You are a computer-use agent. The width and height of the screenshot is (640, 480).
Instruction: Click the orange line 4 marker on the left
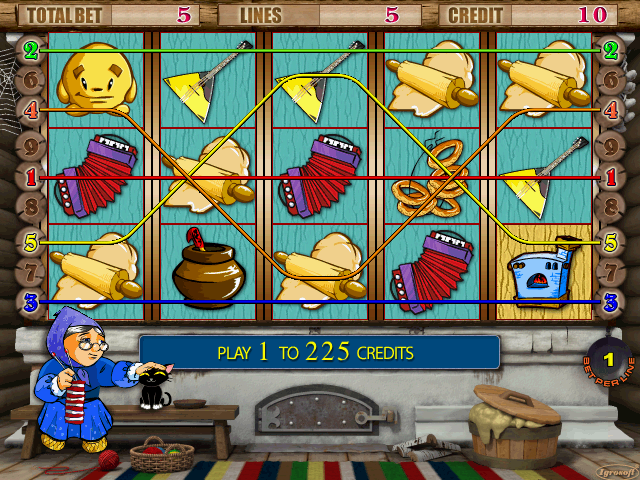31,111
